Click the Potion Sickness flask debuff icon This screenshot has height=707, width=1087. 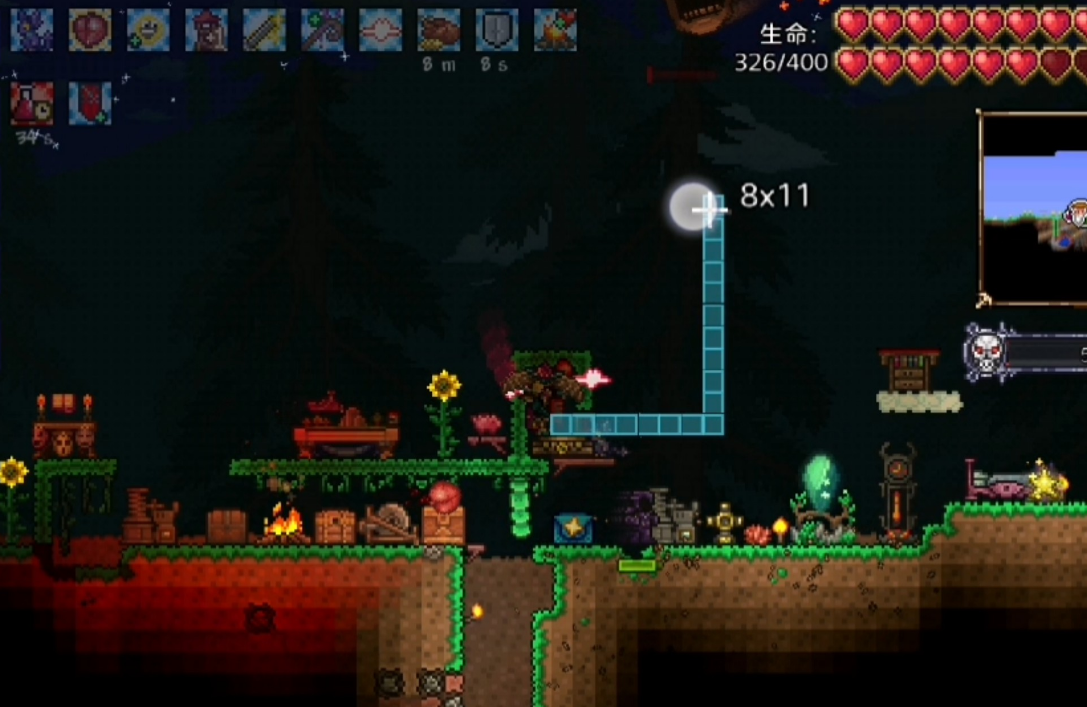click(31, 103)
